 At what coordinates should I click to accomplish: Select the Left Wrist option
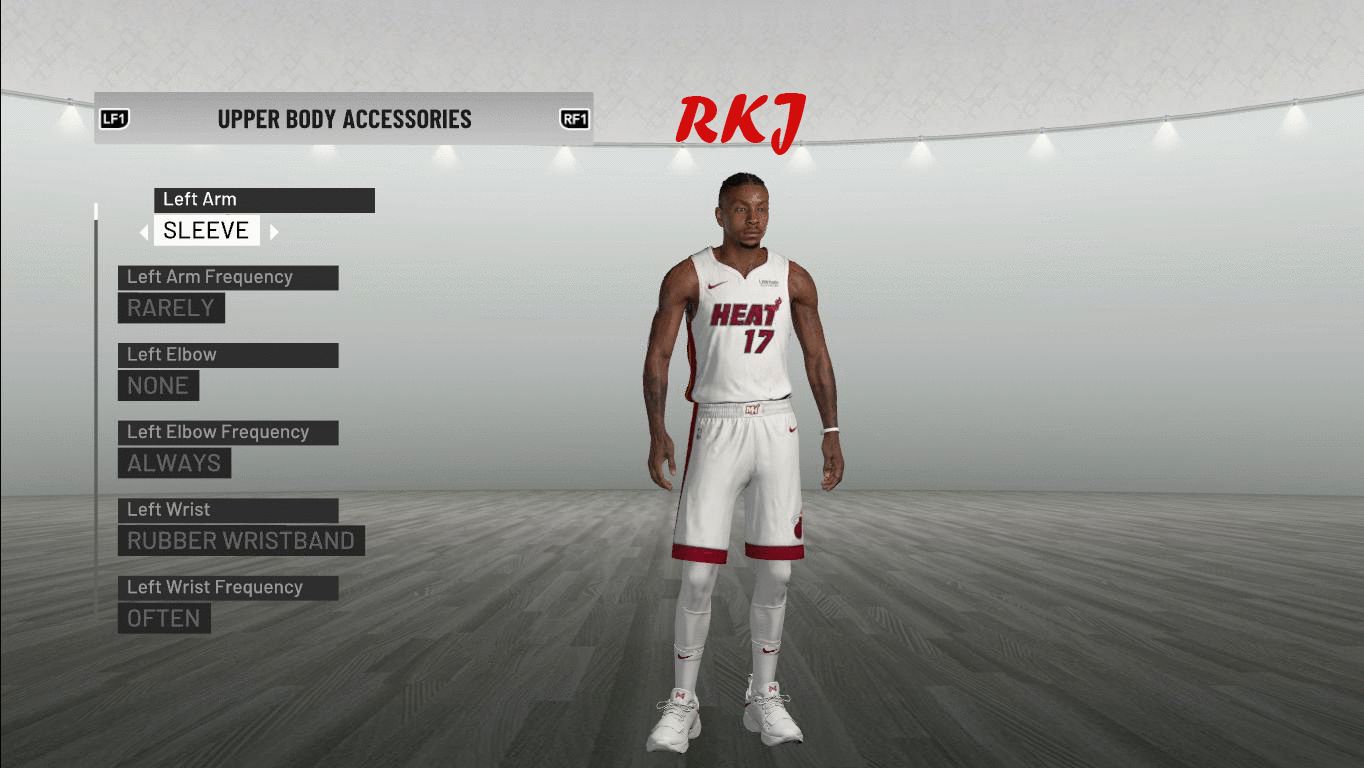pos(228,510)
